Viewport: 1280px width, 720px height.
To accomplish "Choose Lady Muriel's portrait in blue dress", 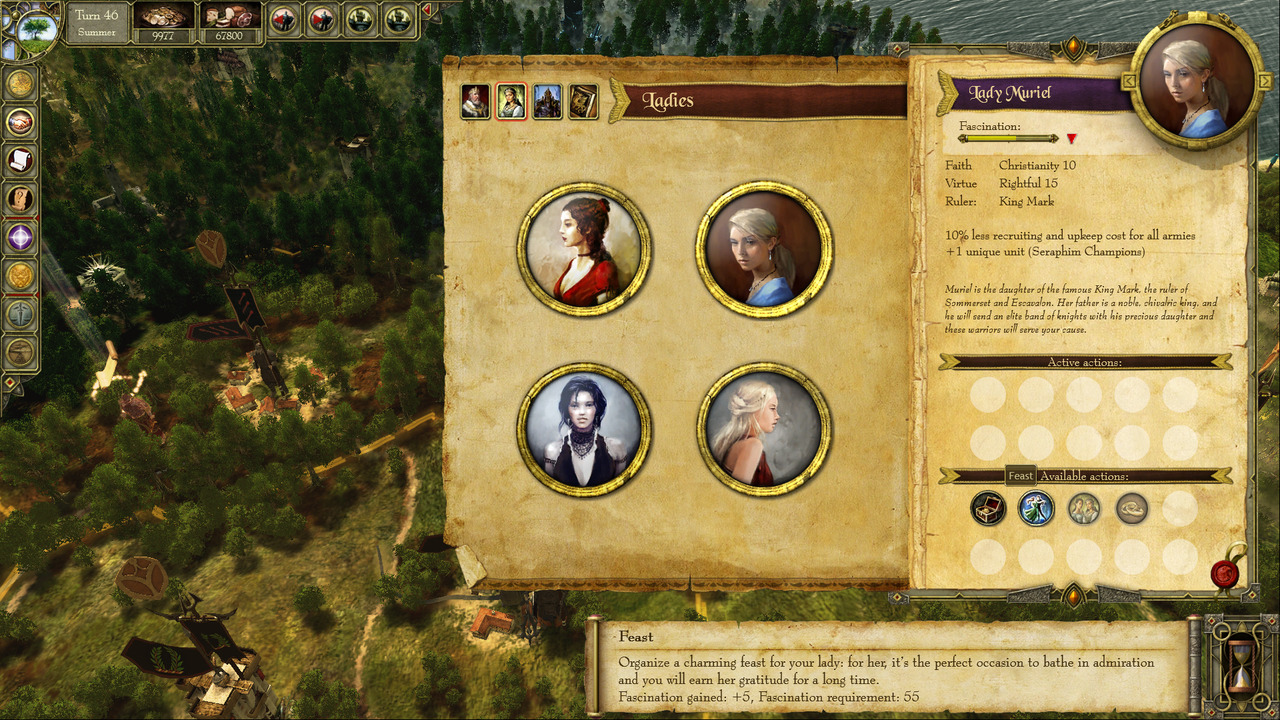I will pos(764,249).
